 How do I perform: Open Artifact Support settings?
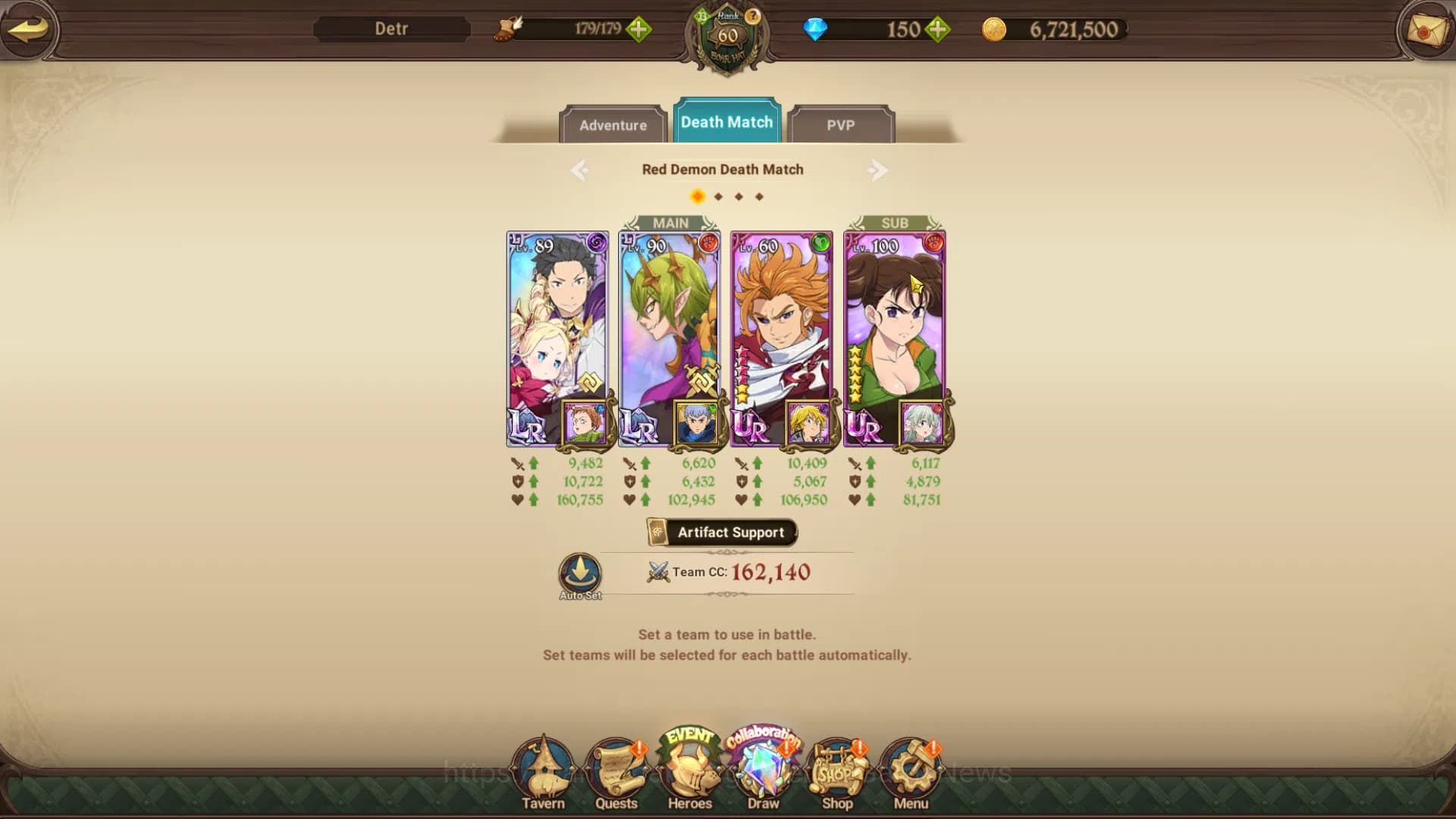pos(720,532)
